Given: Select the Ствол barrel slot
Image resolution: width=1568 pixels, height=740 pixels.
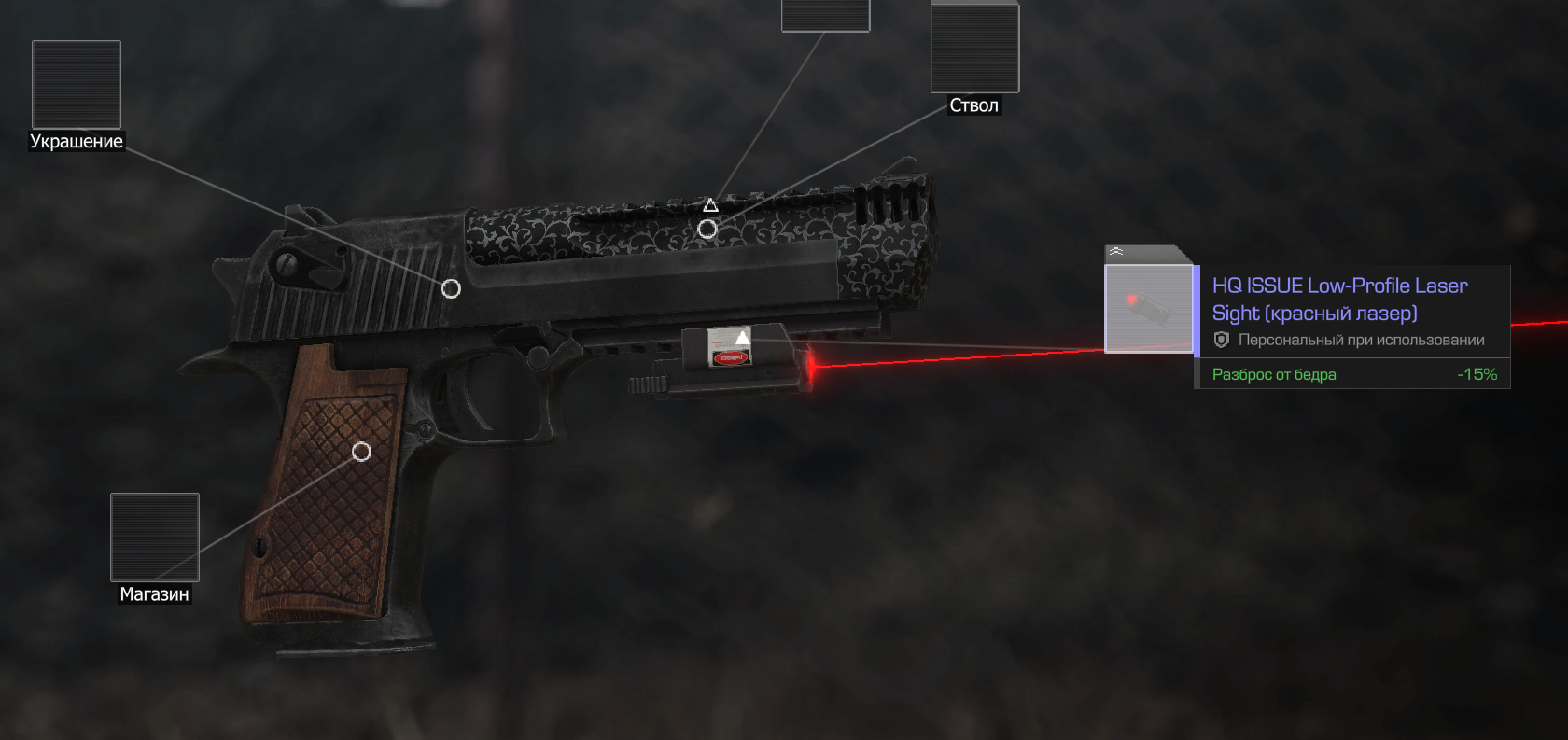Looking at the screenshot, I should point(974,49).
